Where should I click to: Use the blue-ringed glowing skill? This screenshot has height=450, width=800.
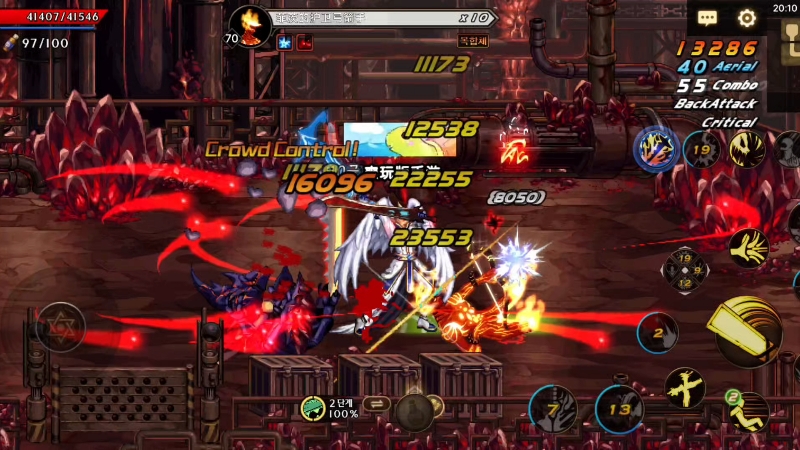pyautogui.click(x=656, y=151)
